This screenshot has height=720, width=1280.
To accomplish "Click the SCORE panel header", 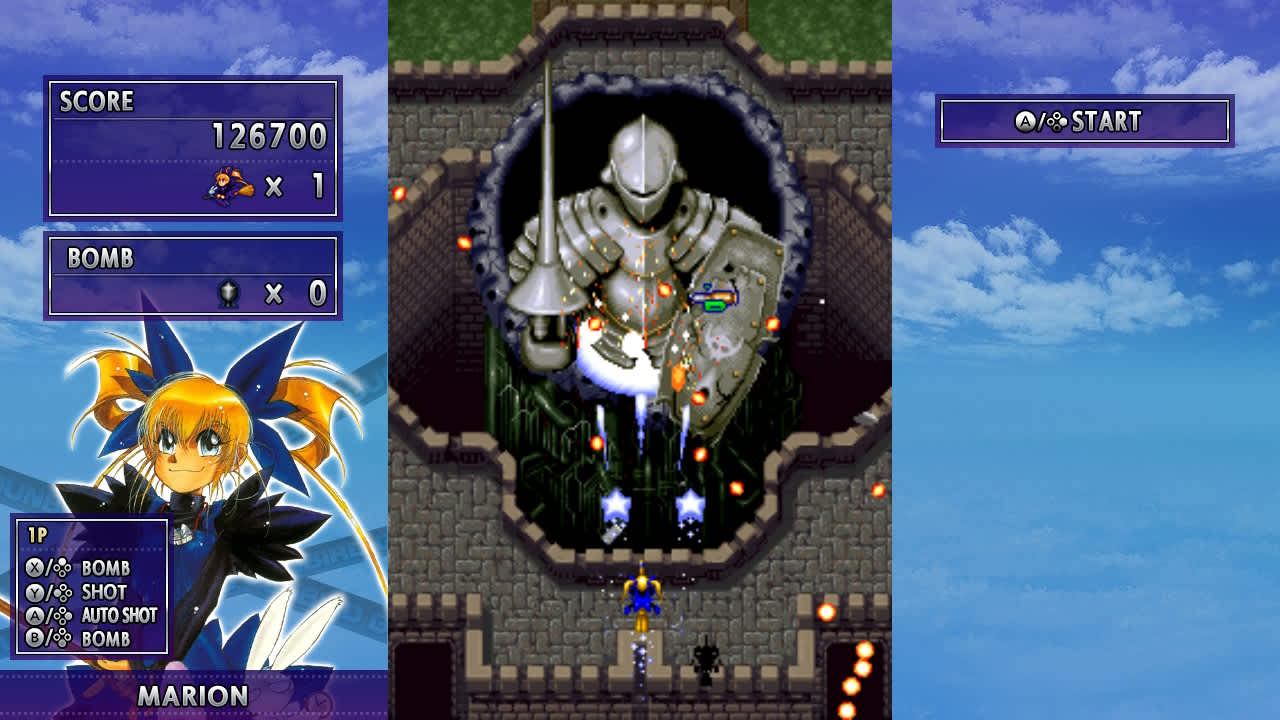I will pyautogui.click(x=96, y=101).
